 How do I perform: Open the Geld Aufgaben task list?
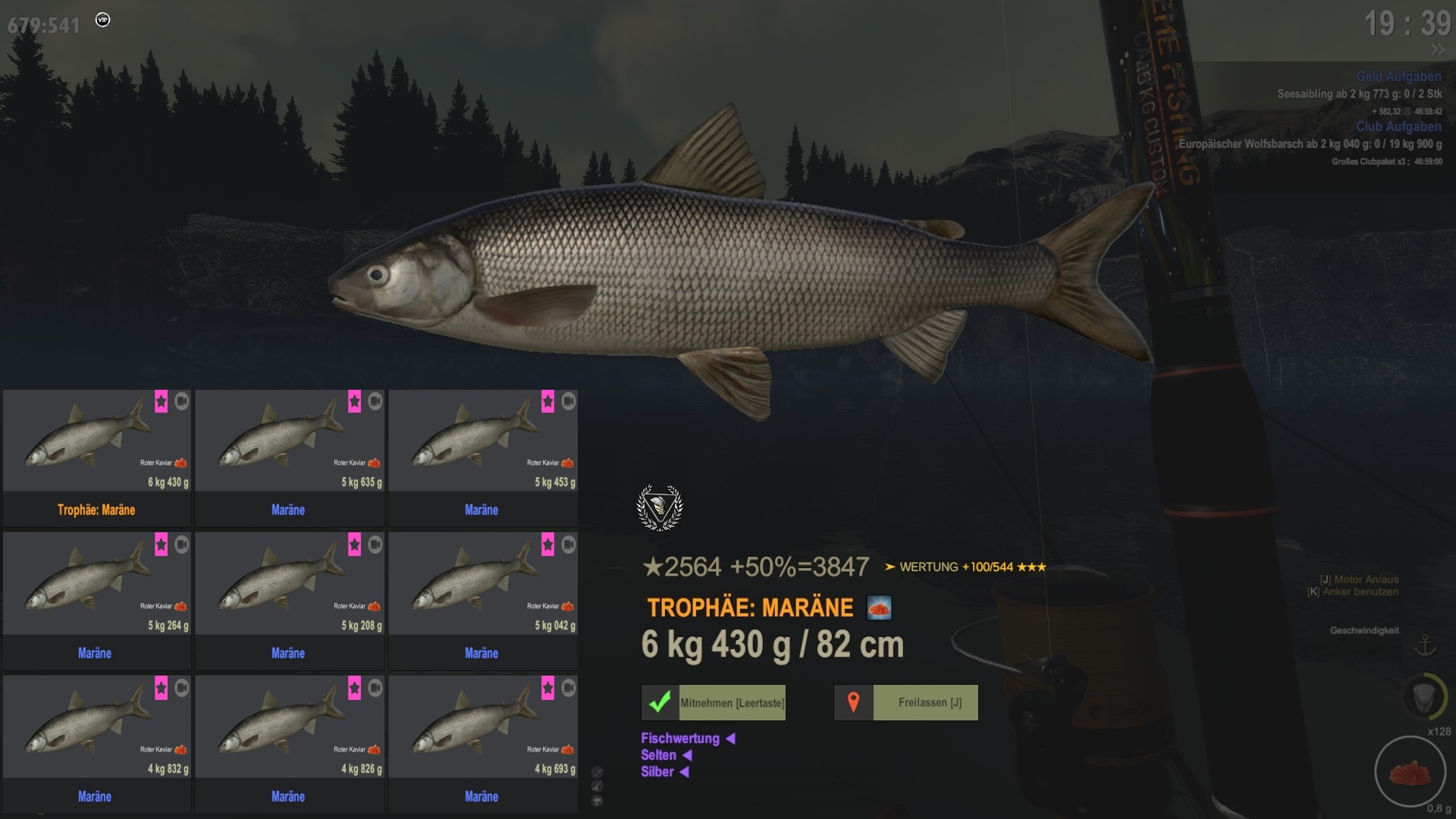tap(1398, 77)
